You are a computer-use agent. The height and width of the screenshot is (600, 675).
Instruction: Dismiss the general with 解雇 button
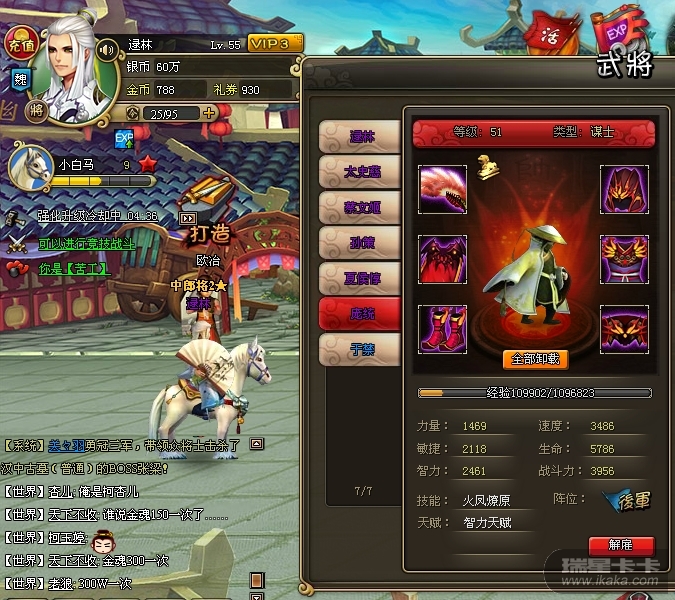pyautogui.click(x=621, y=546)
